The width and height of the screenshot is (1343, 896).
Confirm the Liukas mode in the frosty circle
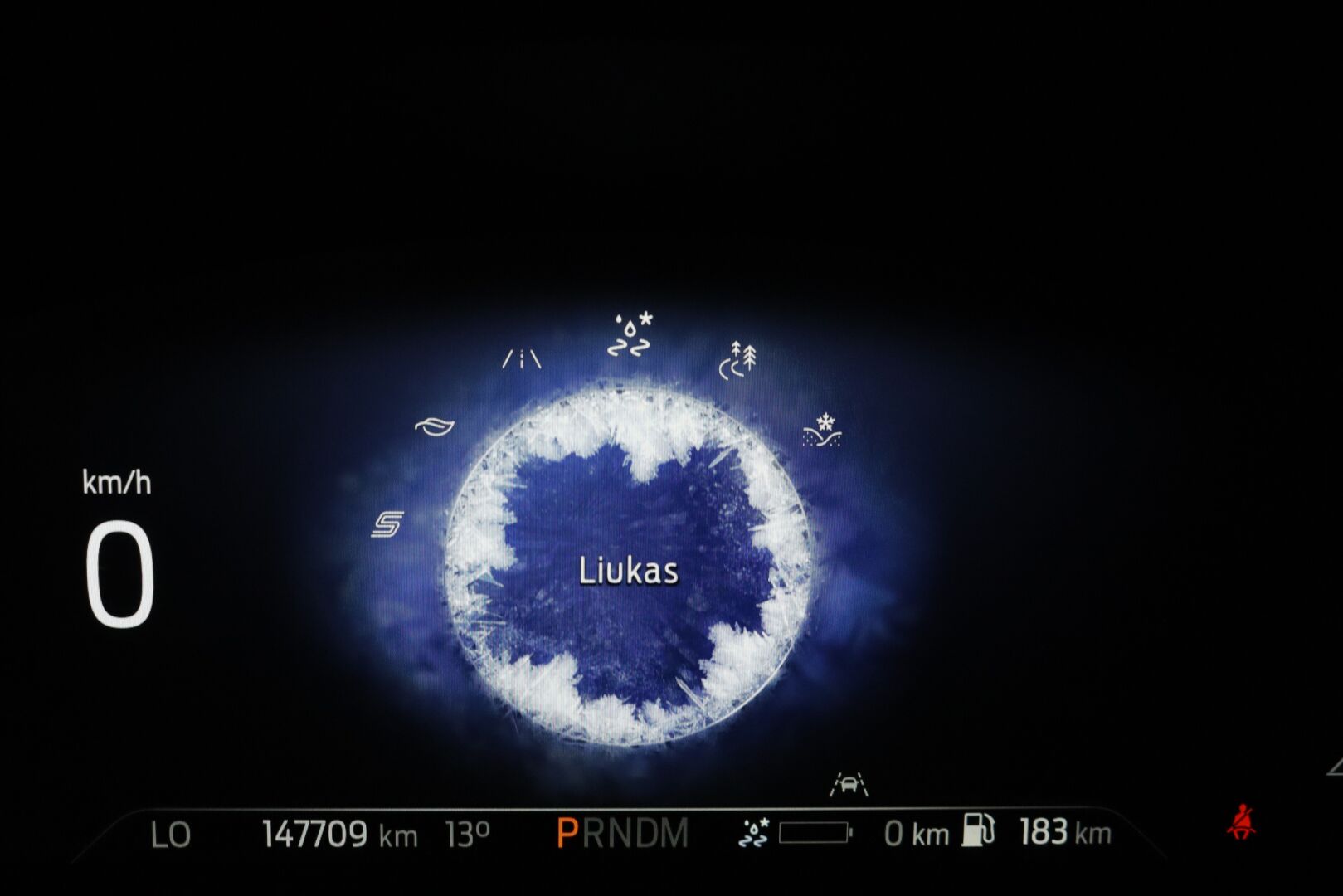coord(628,571)
